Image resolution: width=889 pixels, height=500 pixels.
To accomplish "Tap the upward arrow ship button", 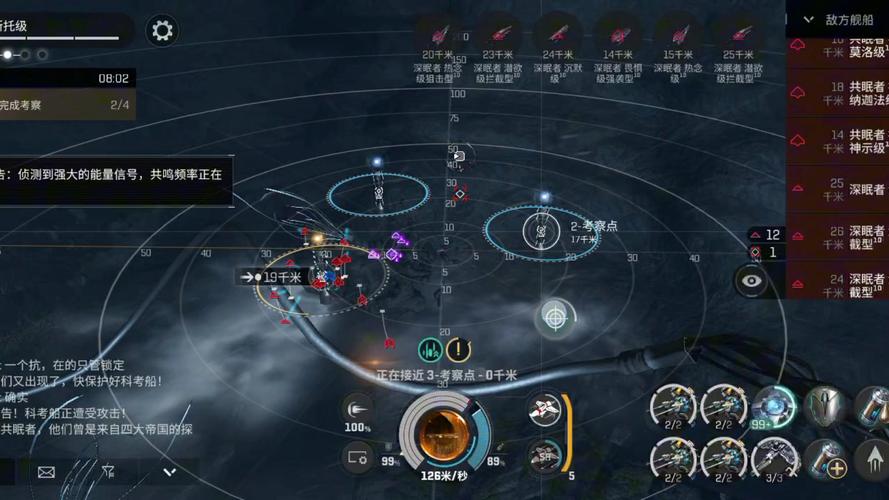I will click(874, 461).
